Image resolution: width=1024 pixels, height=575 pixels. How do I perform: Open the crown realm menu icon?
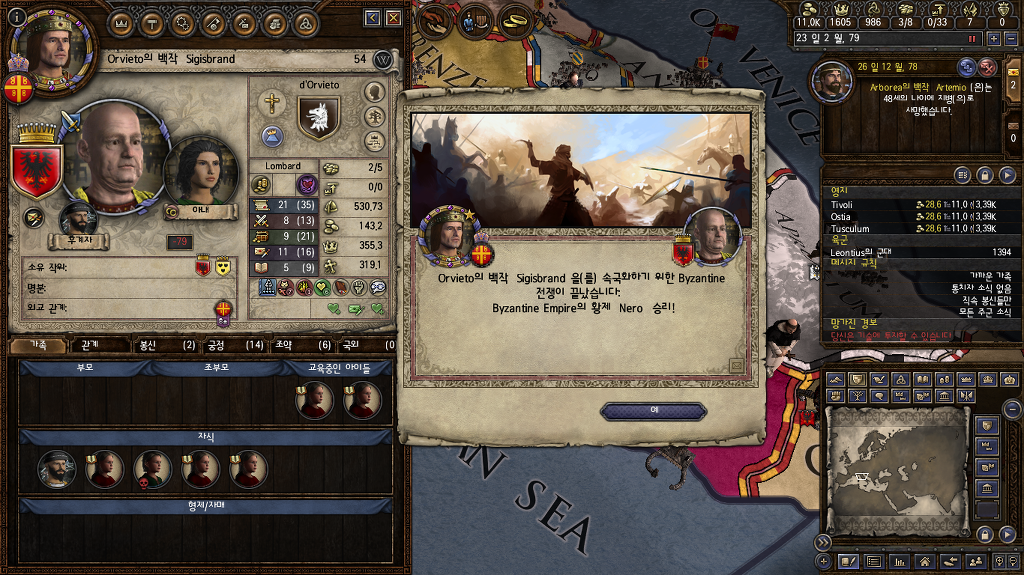[121, 22]
